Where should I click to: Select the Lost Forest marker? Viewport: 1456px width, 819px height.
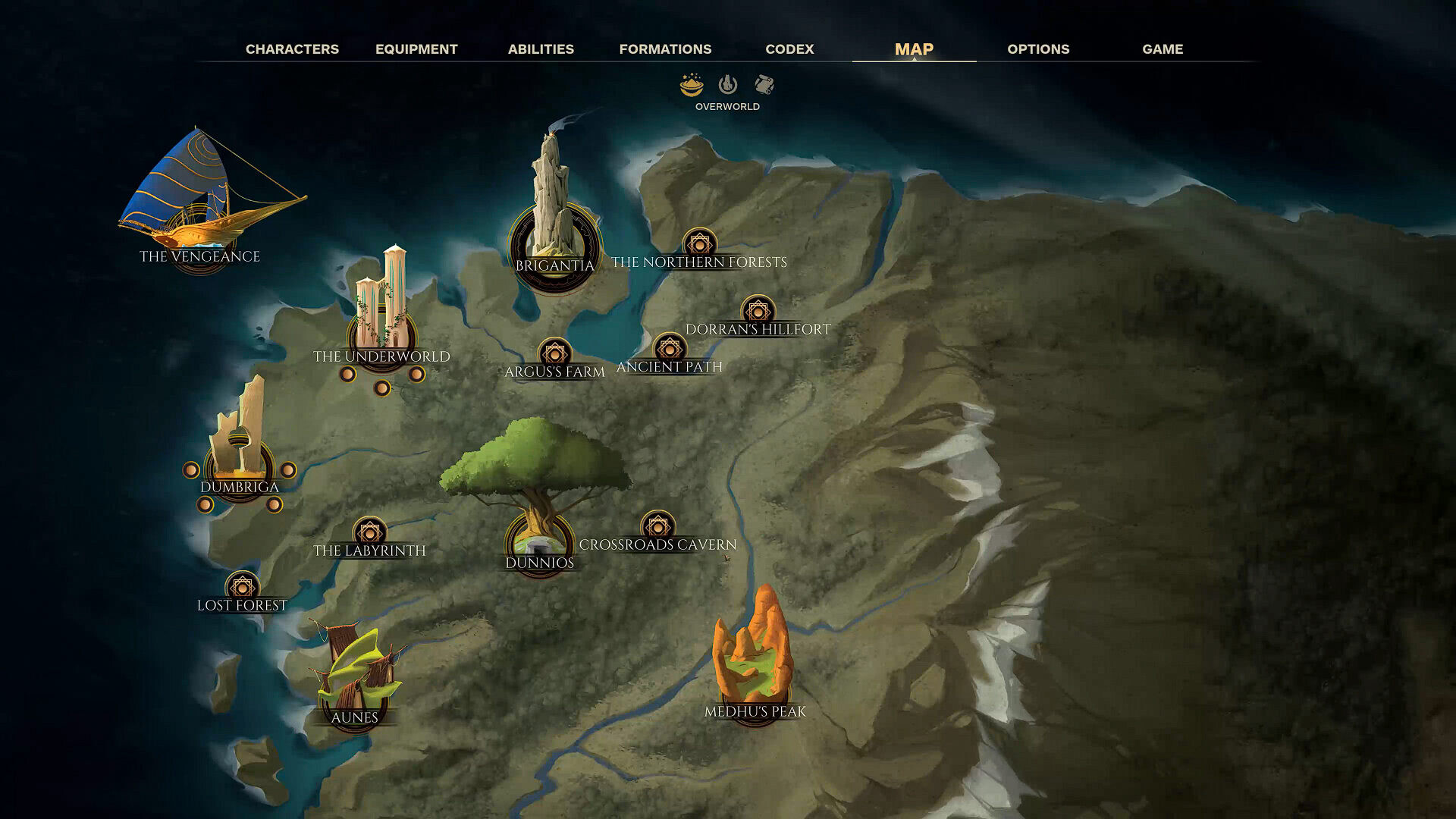pos(242,588)
